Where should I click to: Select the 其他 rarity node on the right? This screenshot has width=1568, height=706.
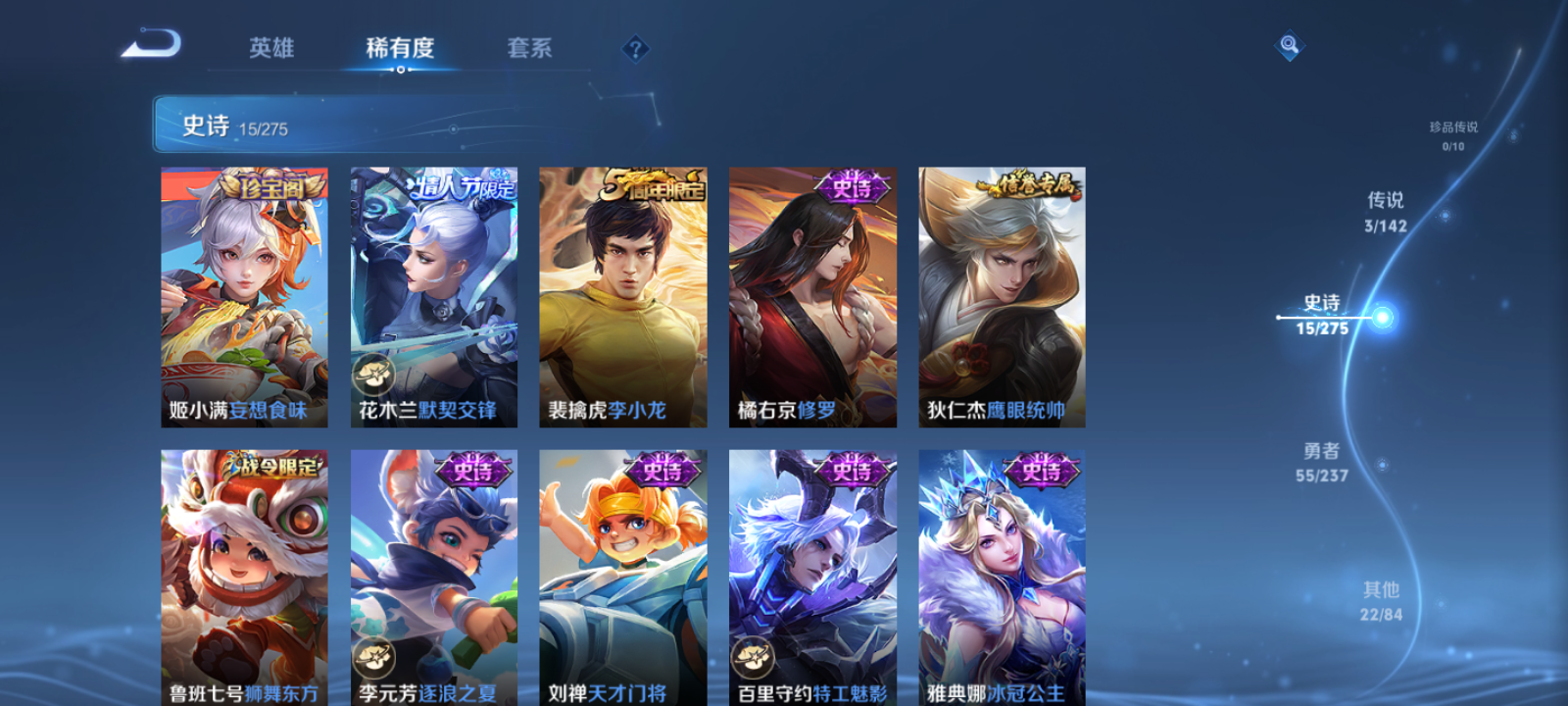click(1379, 601)
